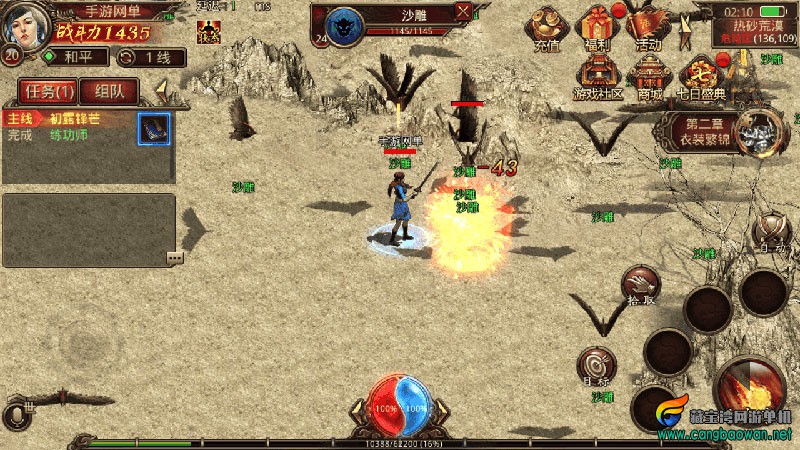This screenshot has height=450, width=800.
Task: Switch server line via 1线 button
Action: 145,58
